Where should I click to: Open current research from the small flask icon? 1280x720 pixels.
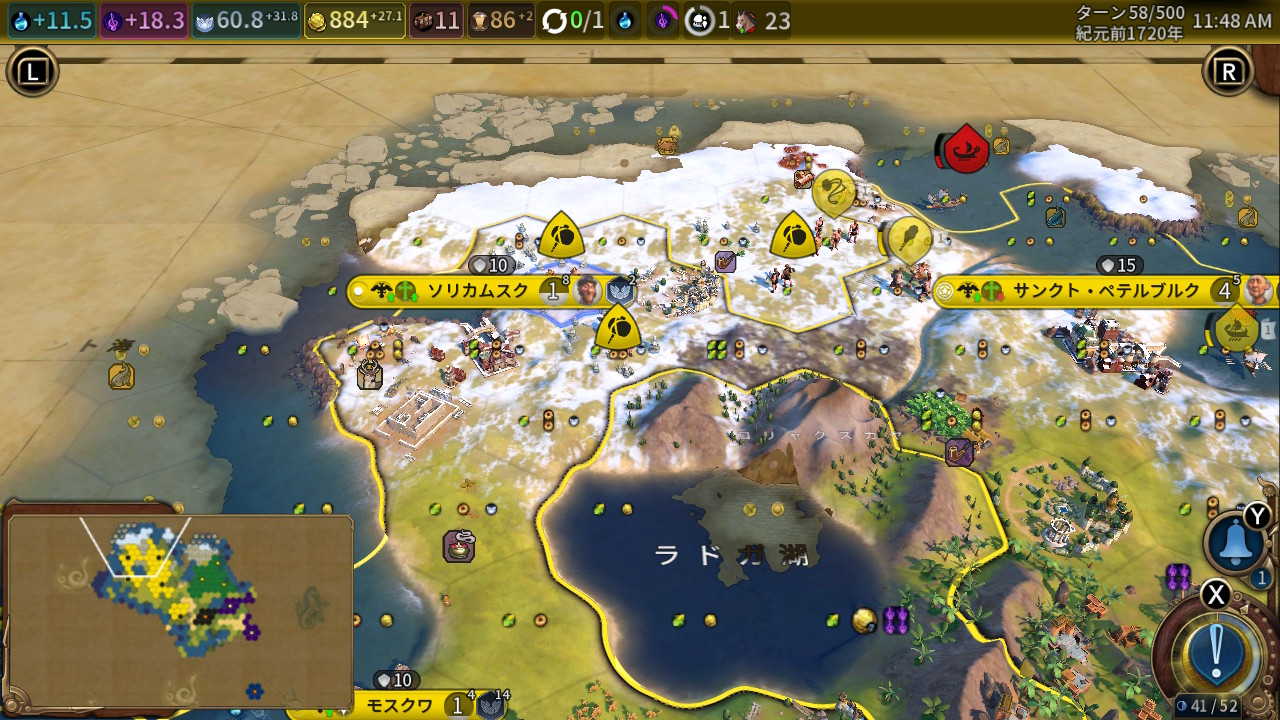625,21
